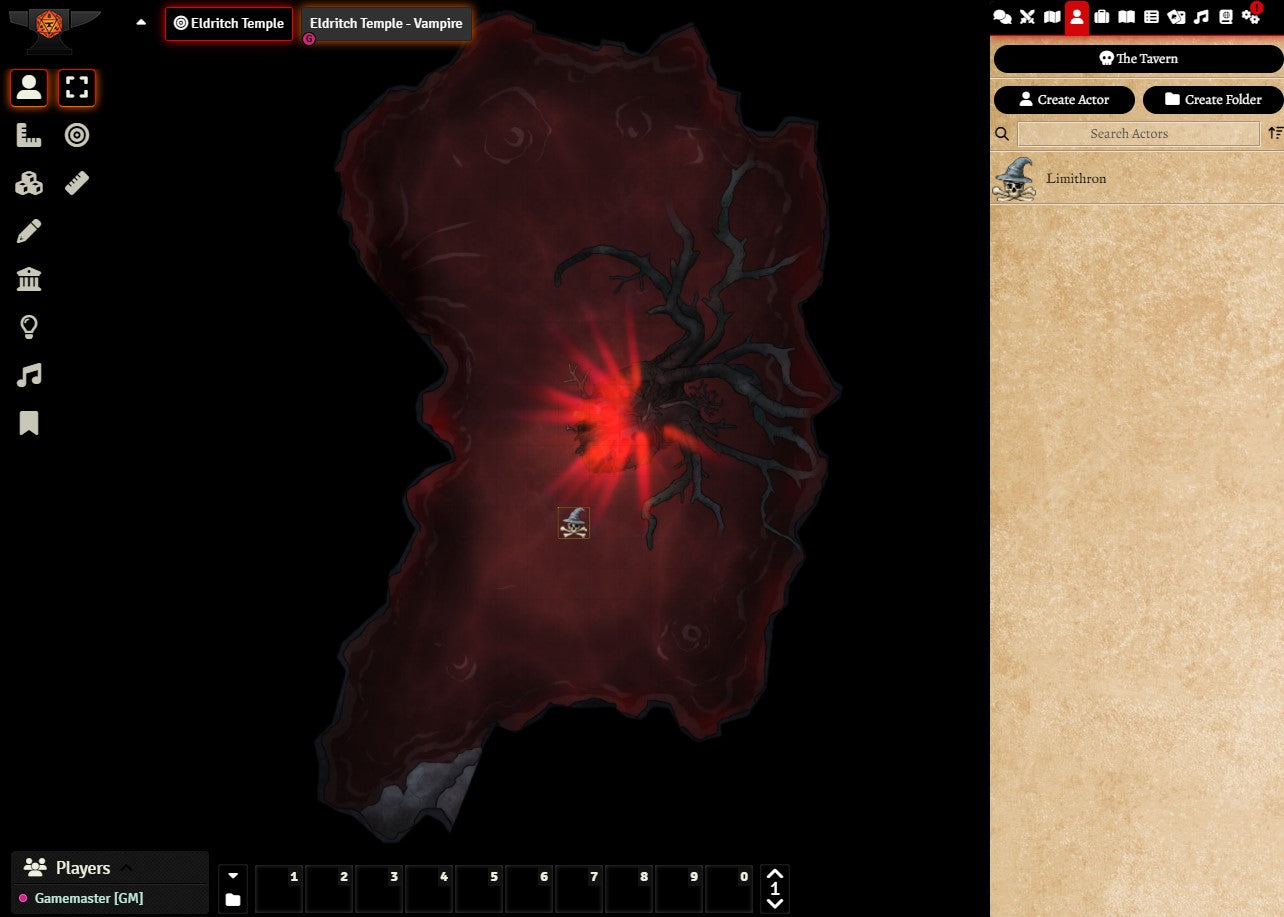
Task: Create a new actor folder
Action: click(1212, 100)
